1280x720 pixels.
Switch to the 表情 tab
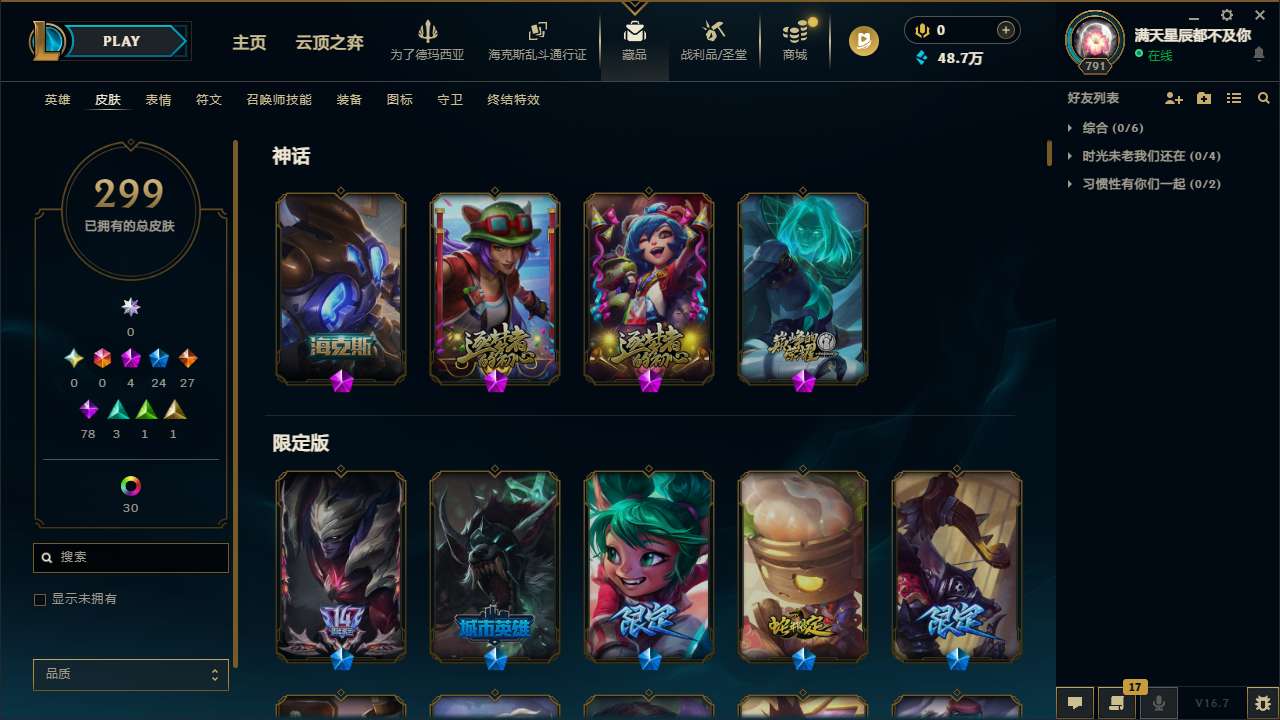[158, 99]
